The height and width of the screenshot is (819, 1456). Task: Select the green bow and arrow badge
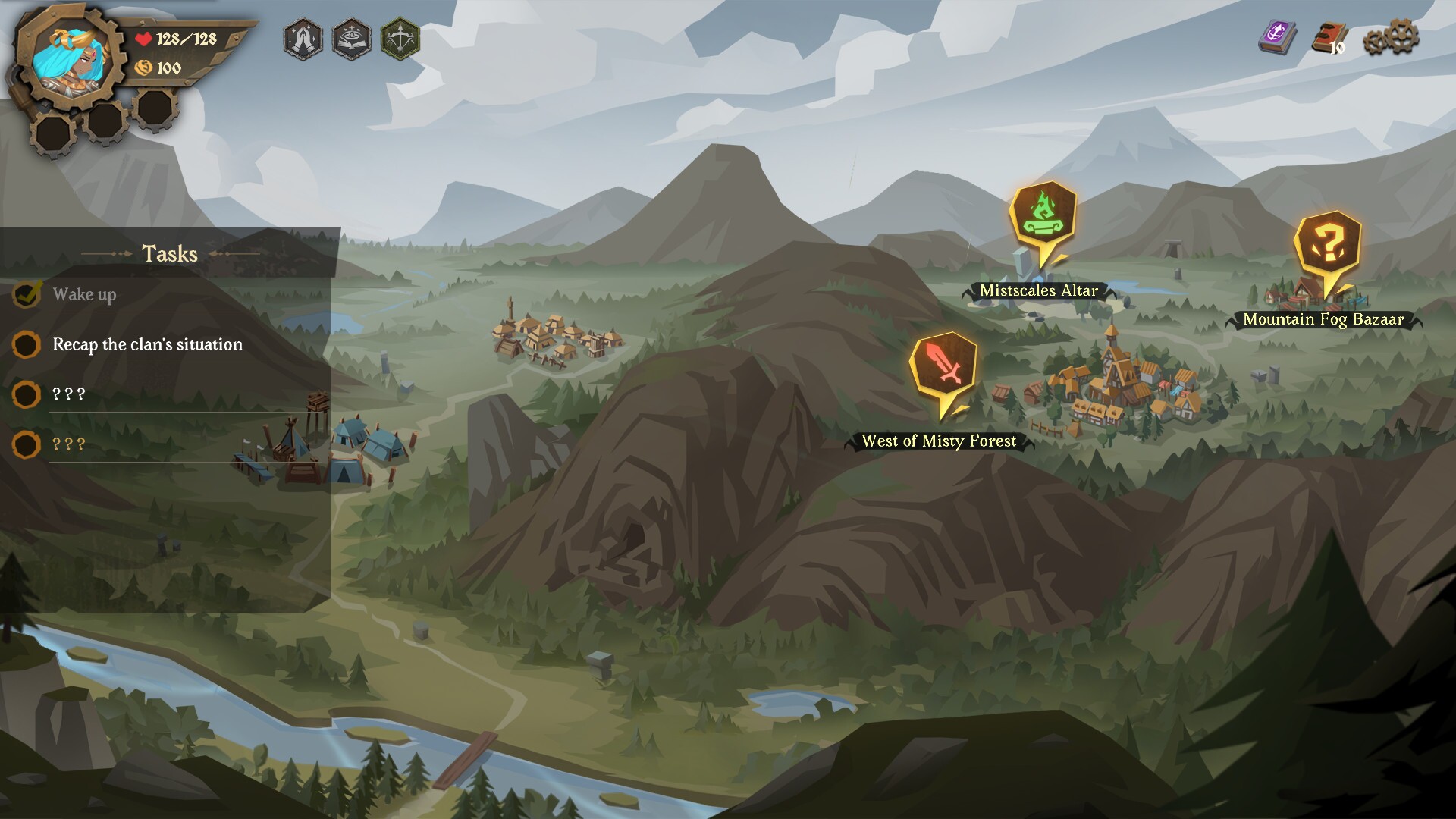tap(400, 39)
